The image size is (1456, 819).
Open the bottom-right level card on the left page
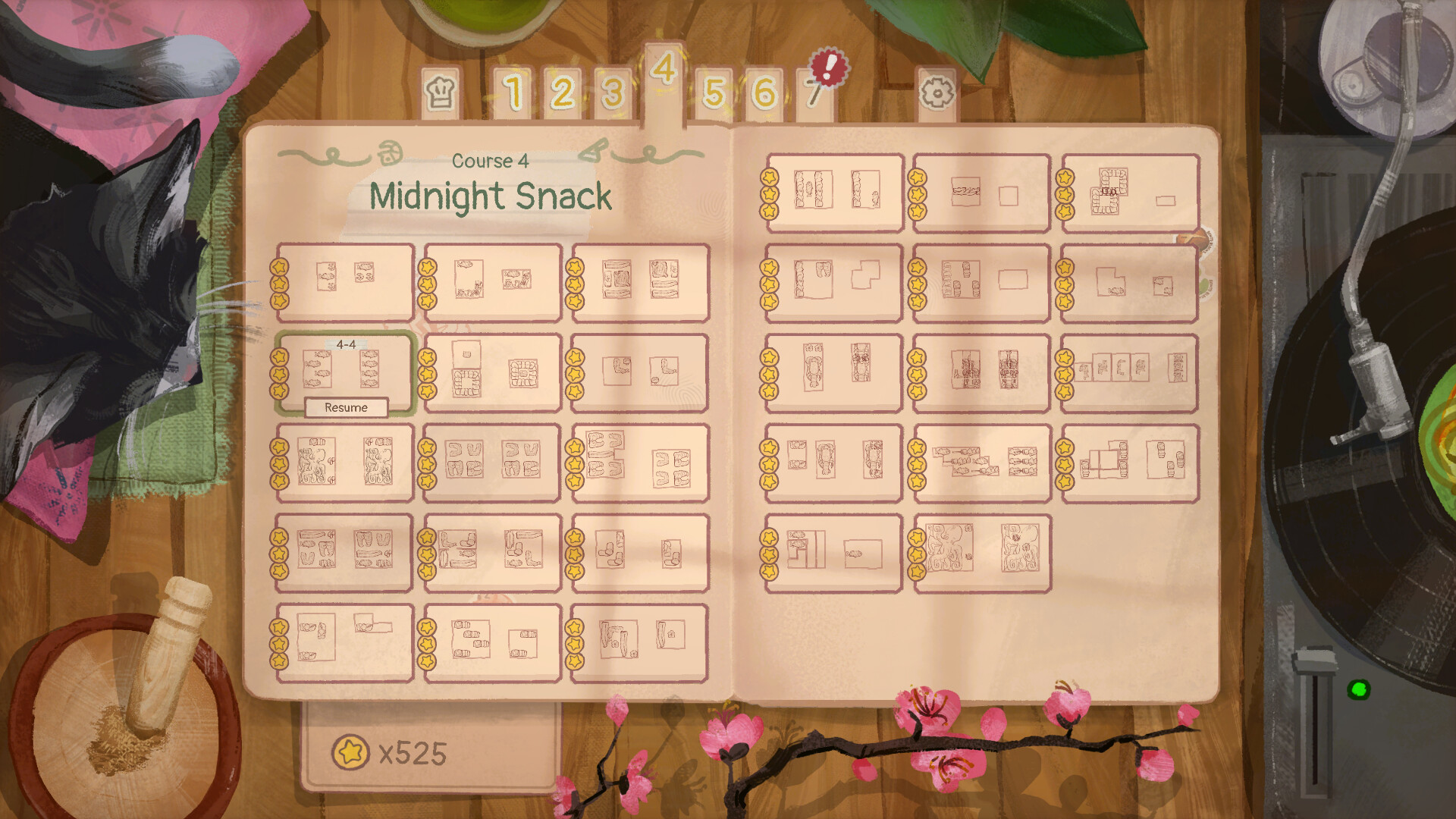click(639, 642)
